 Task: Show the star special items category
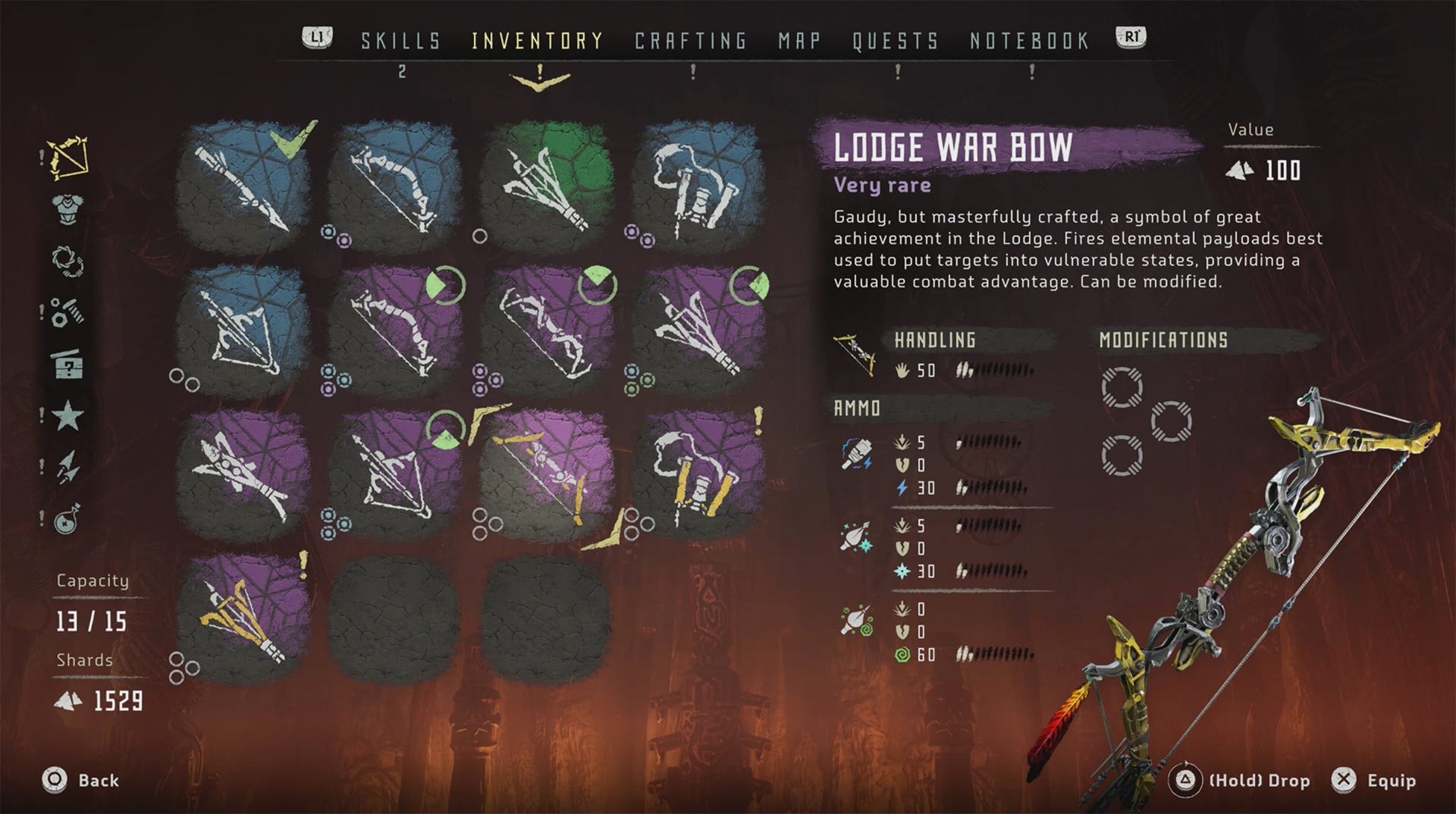[68, 416]
